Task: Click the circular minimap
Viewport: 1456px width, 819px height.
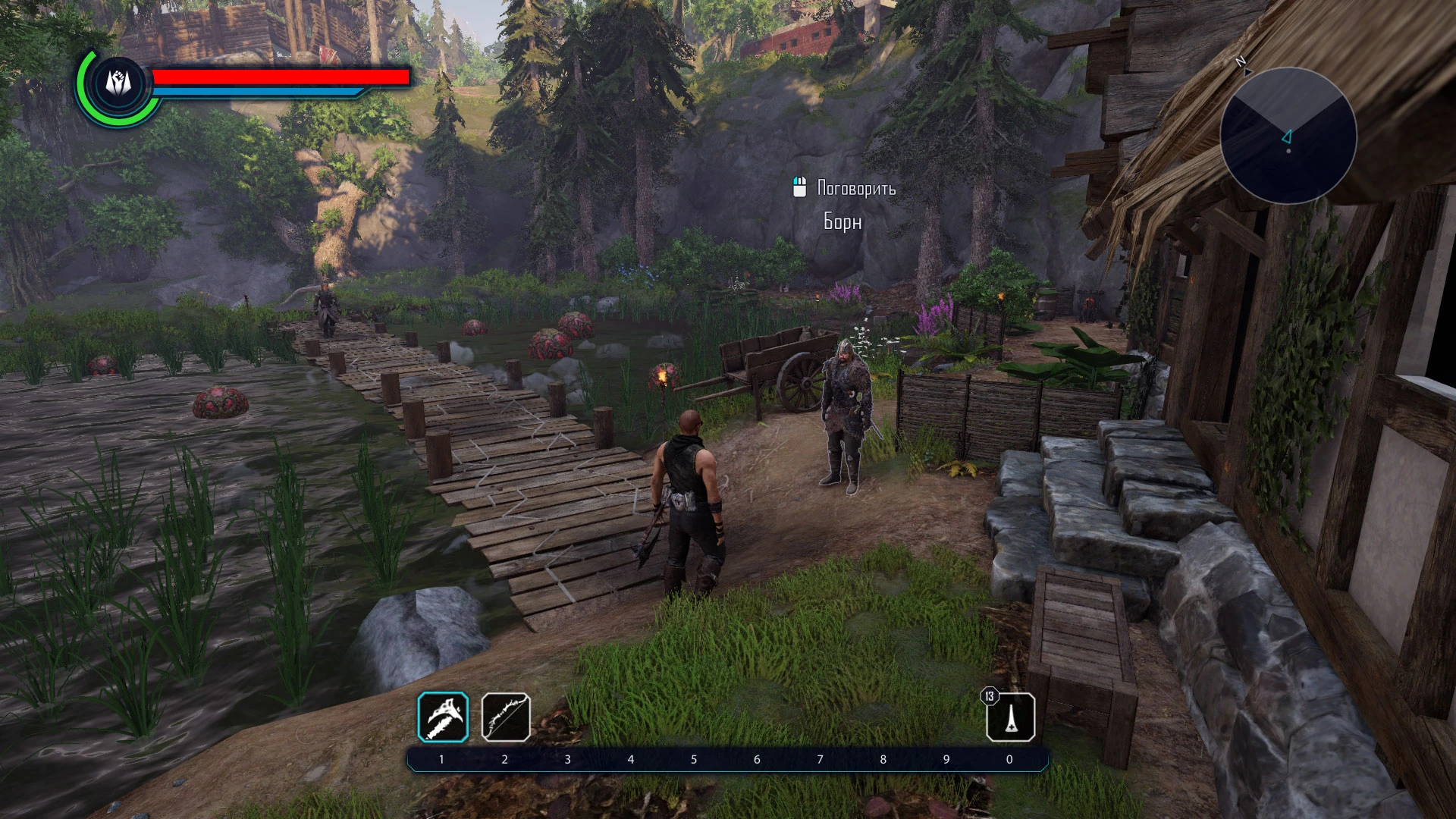Action: (1288, 136)
